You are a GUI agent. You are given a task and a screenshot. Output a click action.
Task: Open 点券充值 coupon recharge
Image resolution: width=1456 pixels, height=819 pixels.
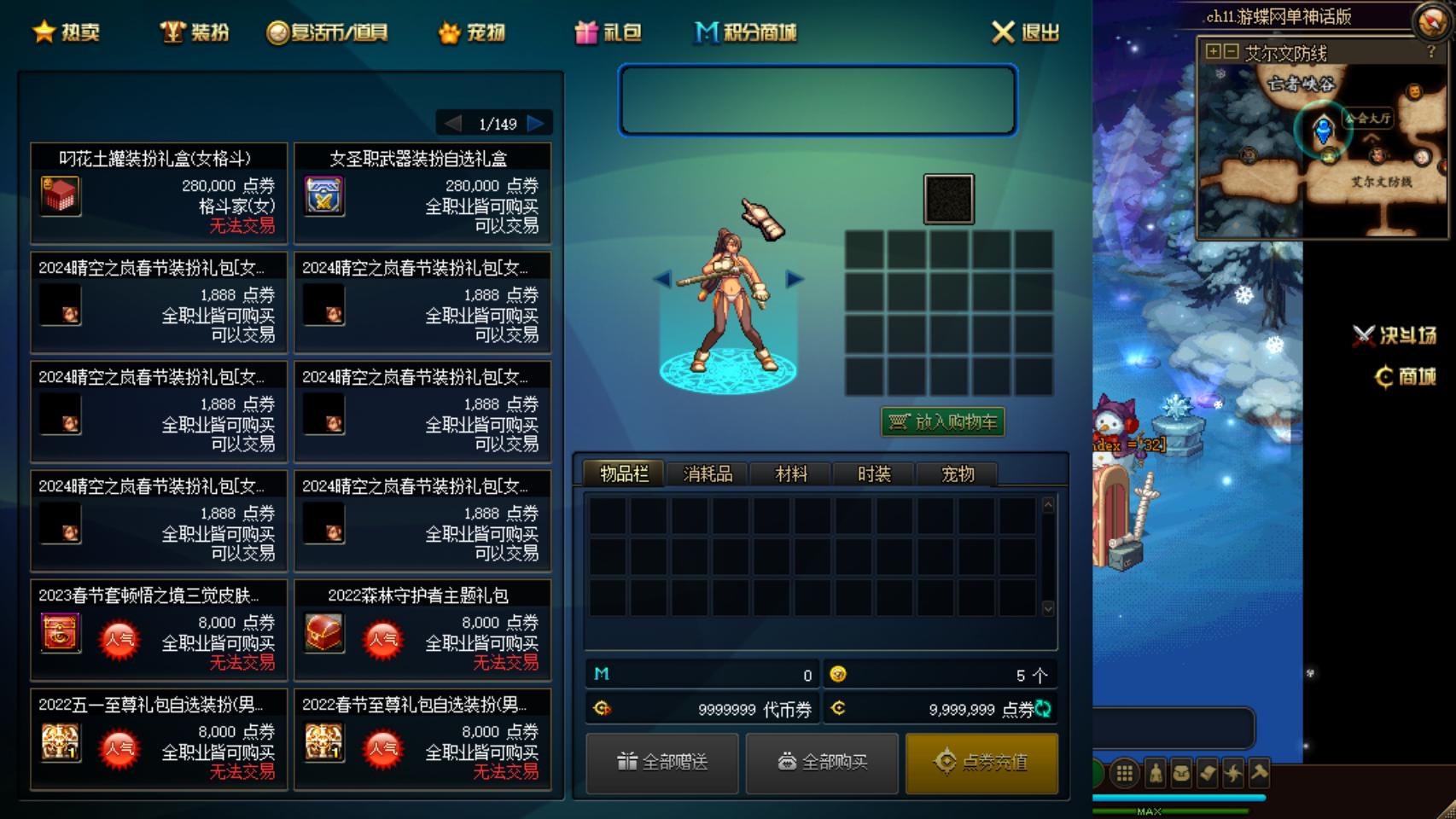coord(981,762)
